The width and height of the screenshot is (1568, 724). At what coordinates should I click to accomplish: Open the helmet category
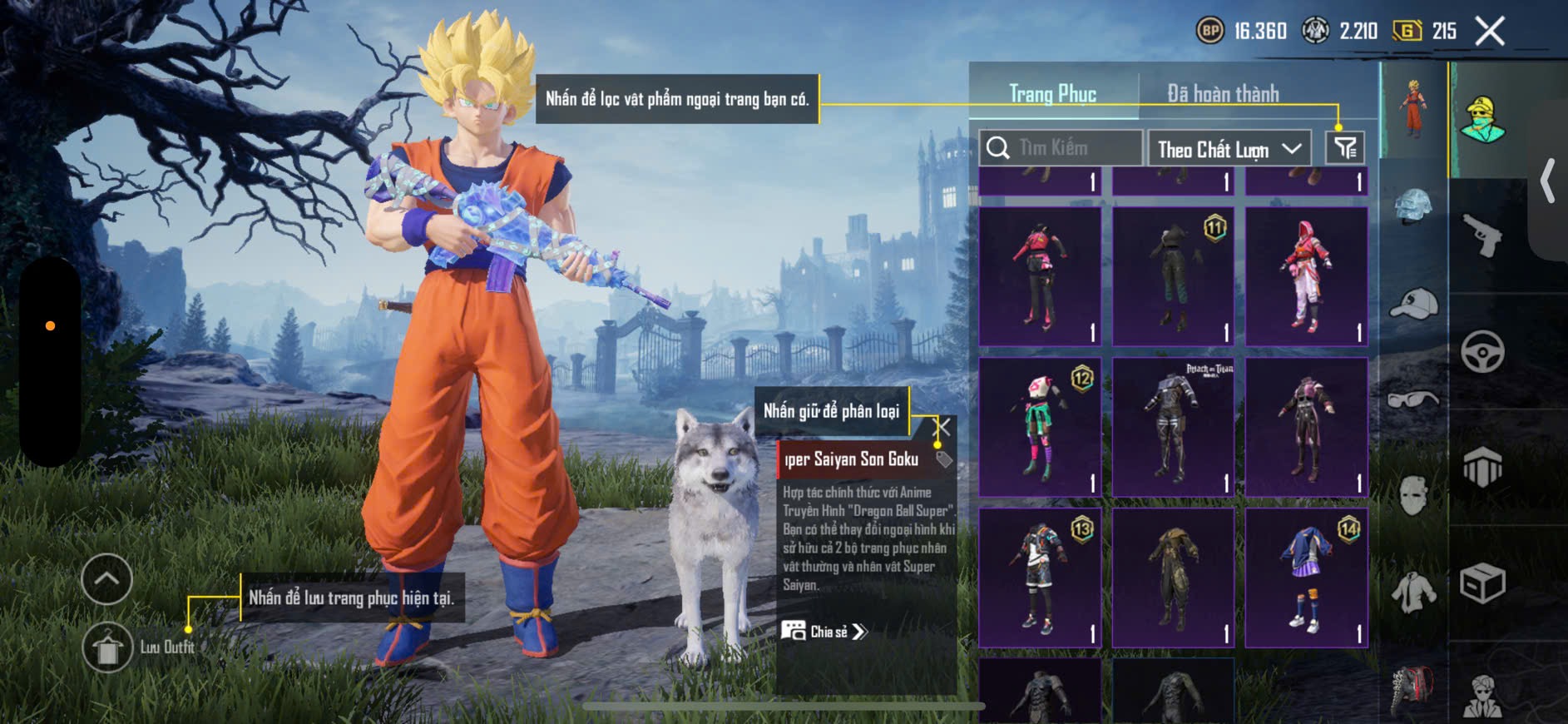click(x=1413, y=206)
